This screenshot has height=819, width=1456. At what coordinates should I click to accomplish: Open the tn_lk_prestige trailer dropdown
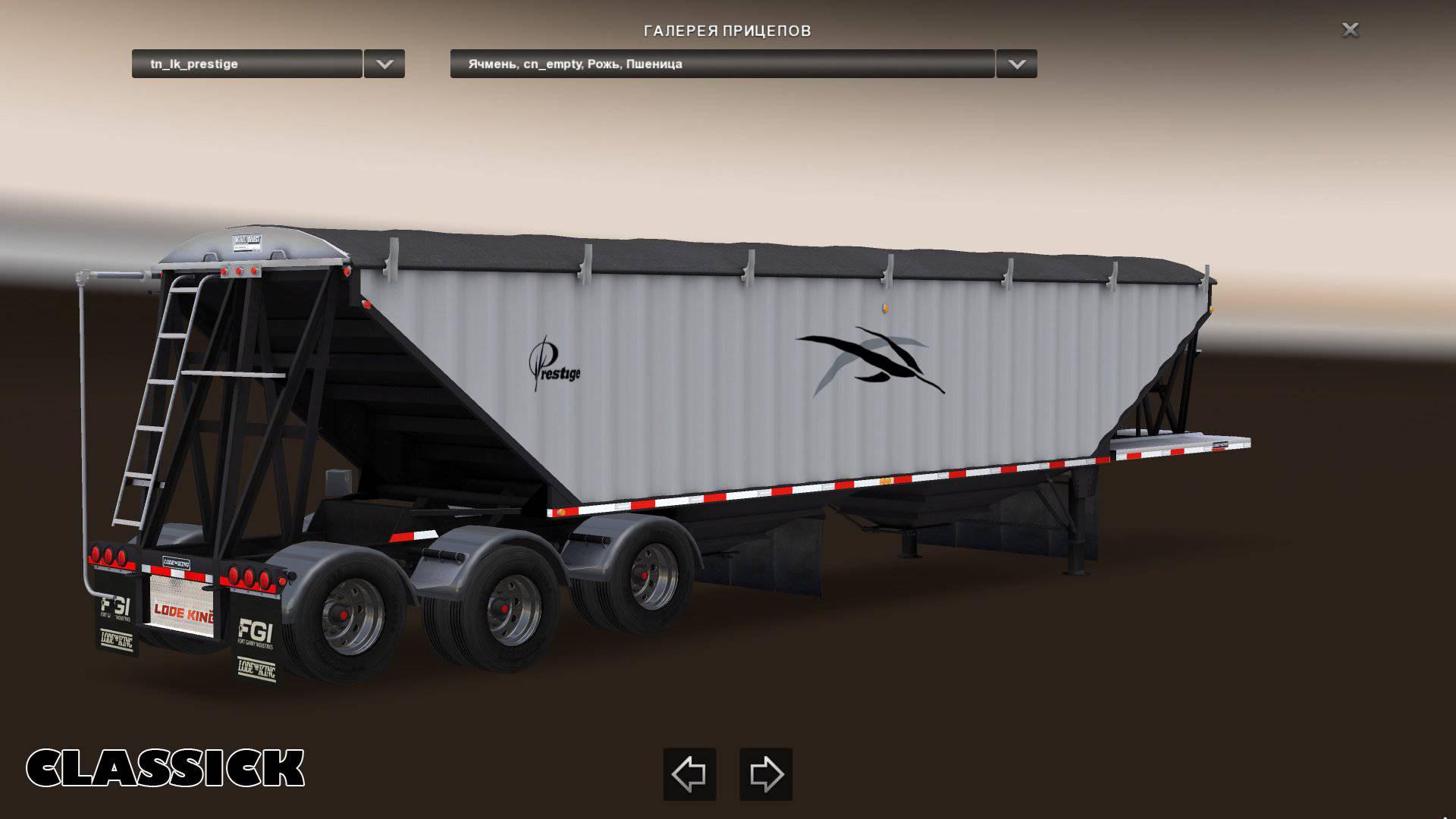pyautogui.click(x=246, y=64)
